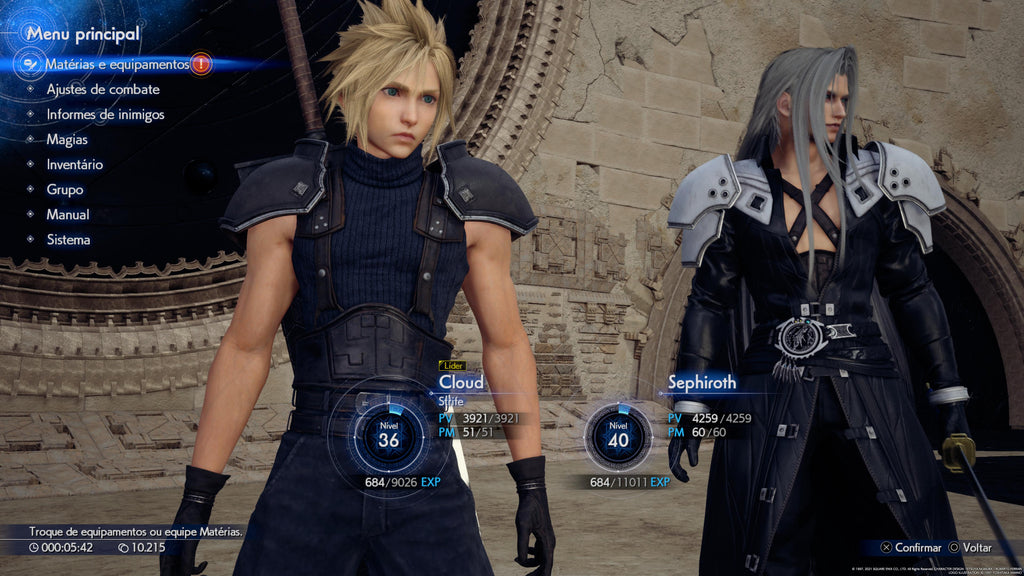Open Matérias e equipamentos menu entry
1024x576 pixels.
point(116,64)
